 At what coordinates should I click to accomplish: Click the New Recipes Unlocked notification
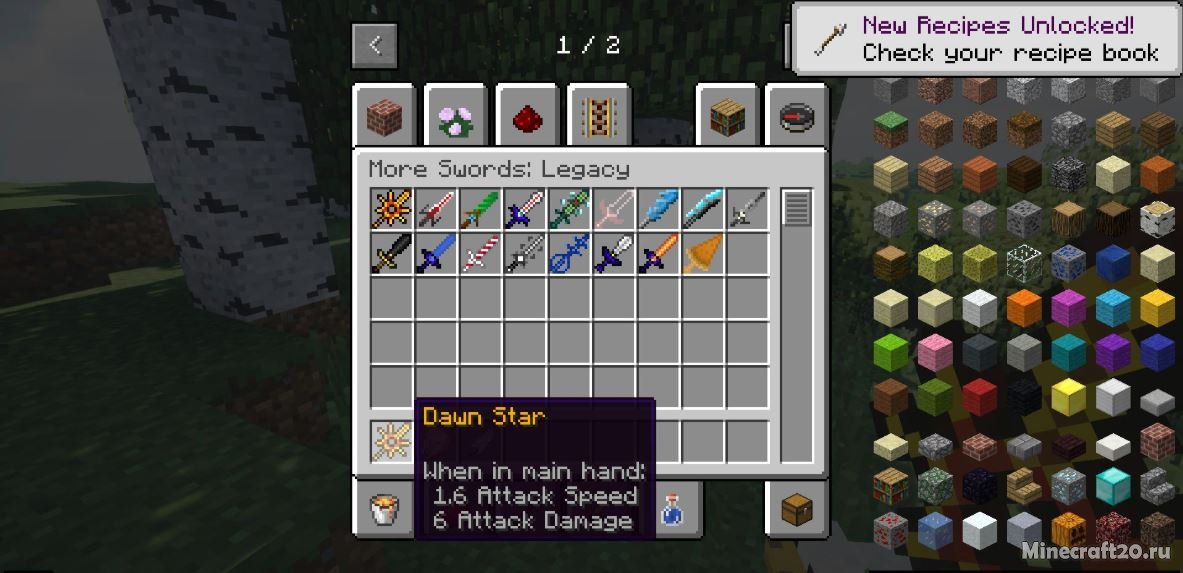pyautogui.click(x=988, y=39)
